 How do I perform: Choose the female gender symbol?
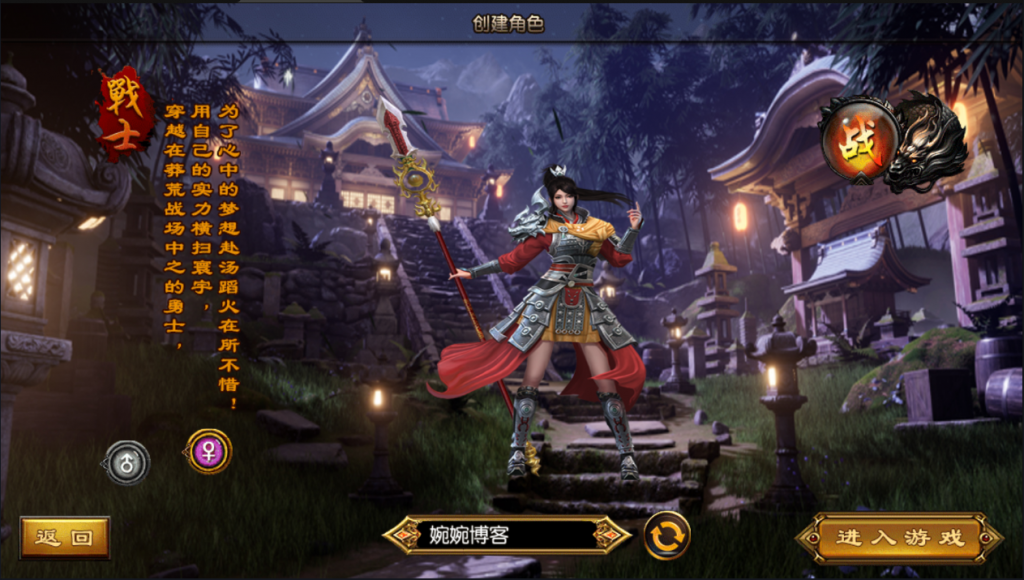tap(208, 451)
